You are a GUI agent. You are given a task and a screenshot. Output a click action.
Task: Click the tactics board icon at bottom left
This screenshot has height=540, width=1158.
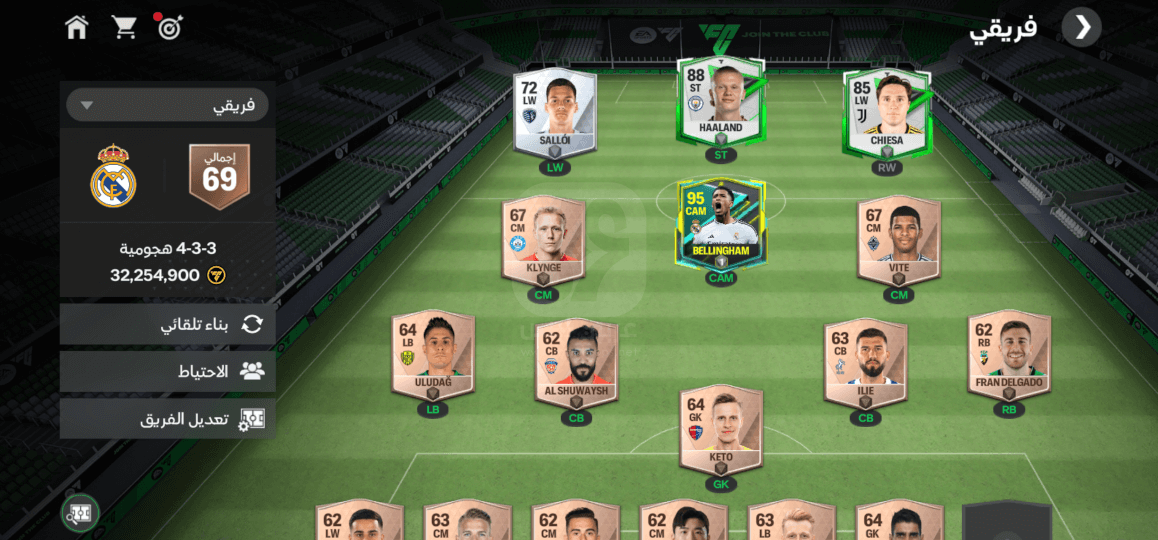(80, 513)
